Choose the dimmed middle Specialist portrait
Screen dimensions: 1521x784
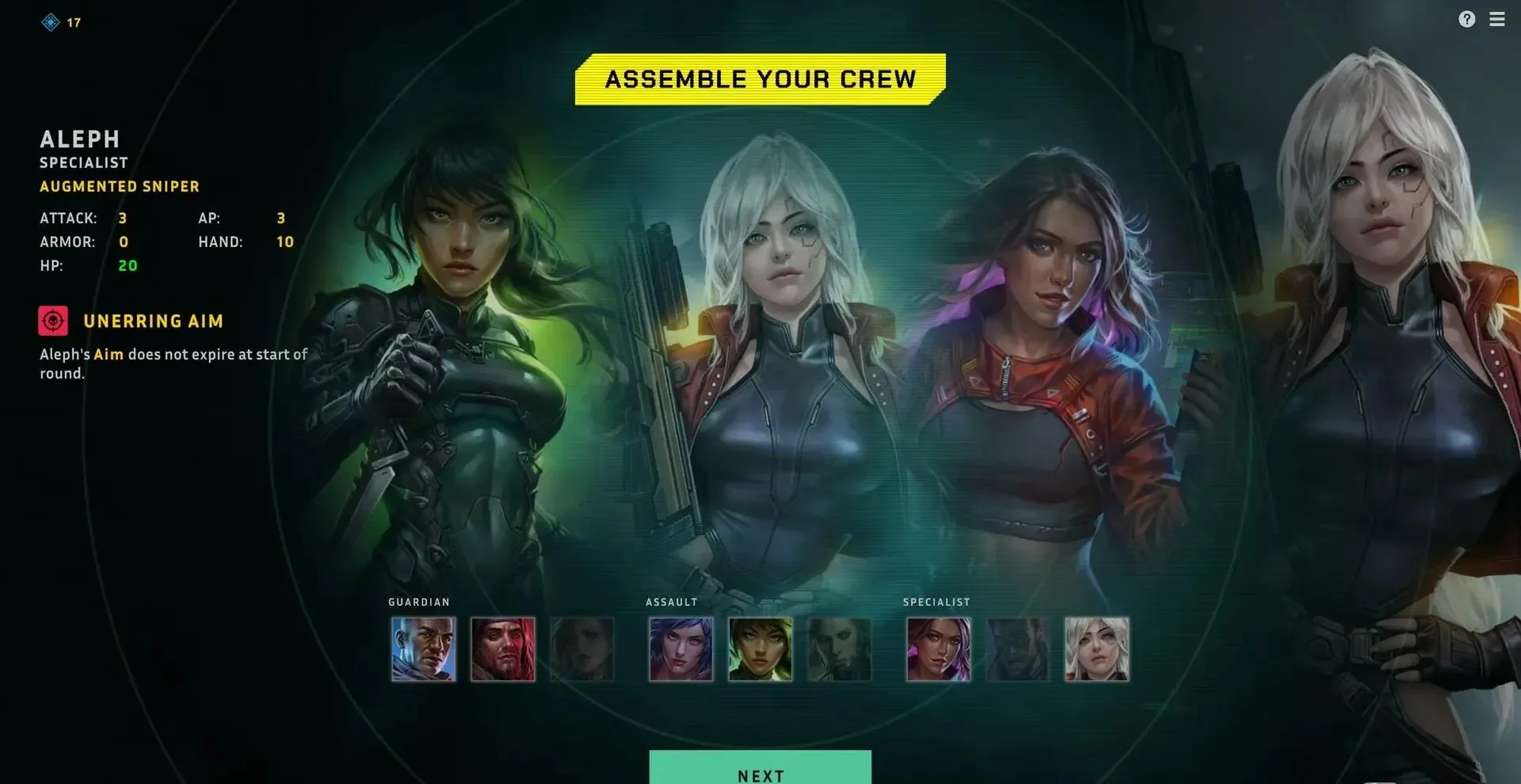[x=1017, y=649]
